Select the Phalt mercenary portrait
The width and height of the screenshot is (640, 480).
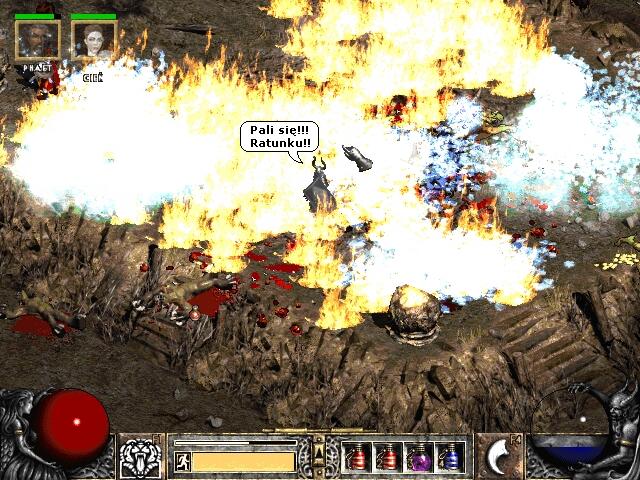tap(37, 41)
